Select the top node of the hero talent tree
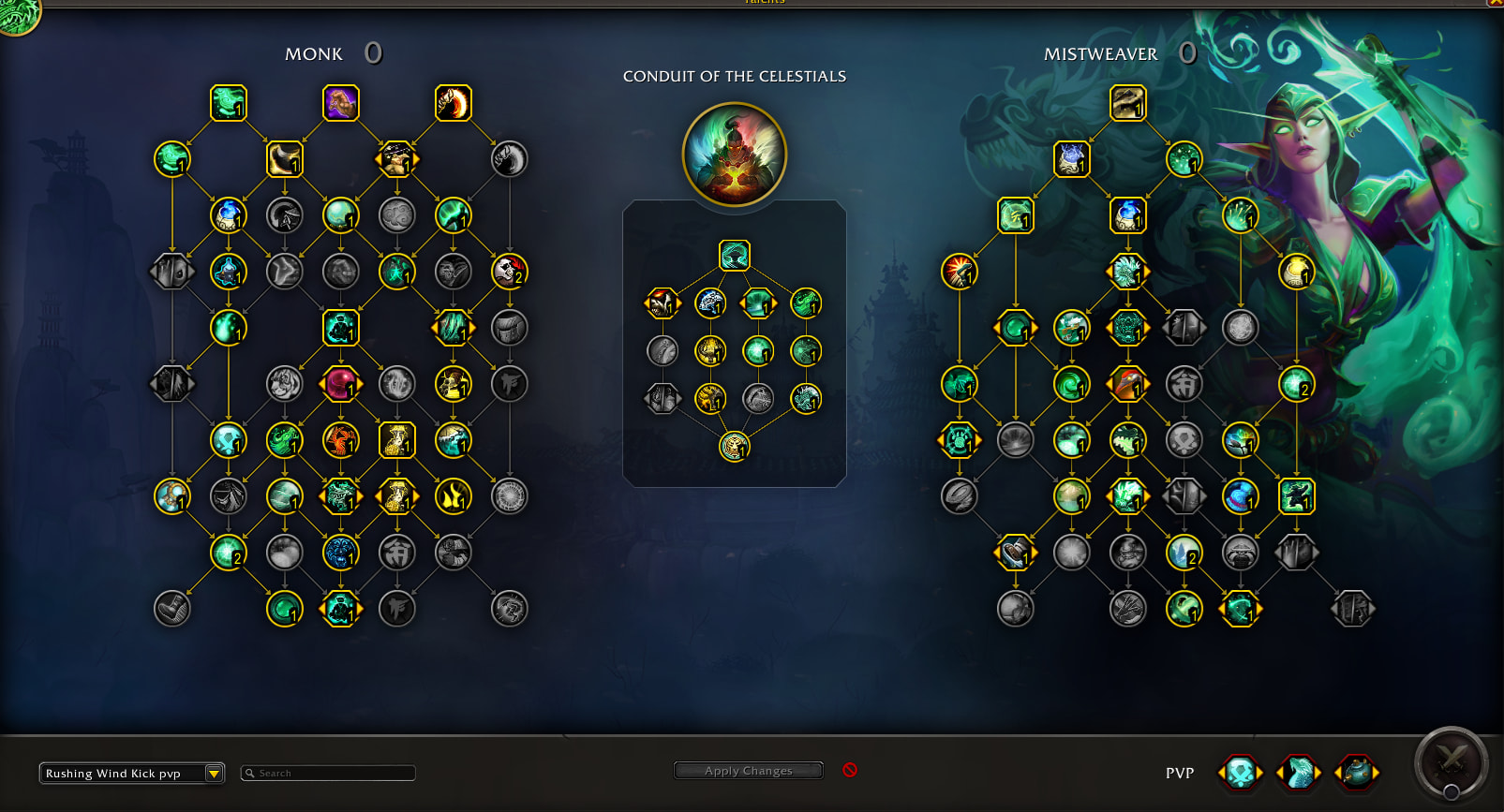The height and width of the screenshot is (812, 1504). pyautogui.click(x=735, y=256)
